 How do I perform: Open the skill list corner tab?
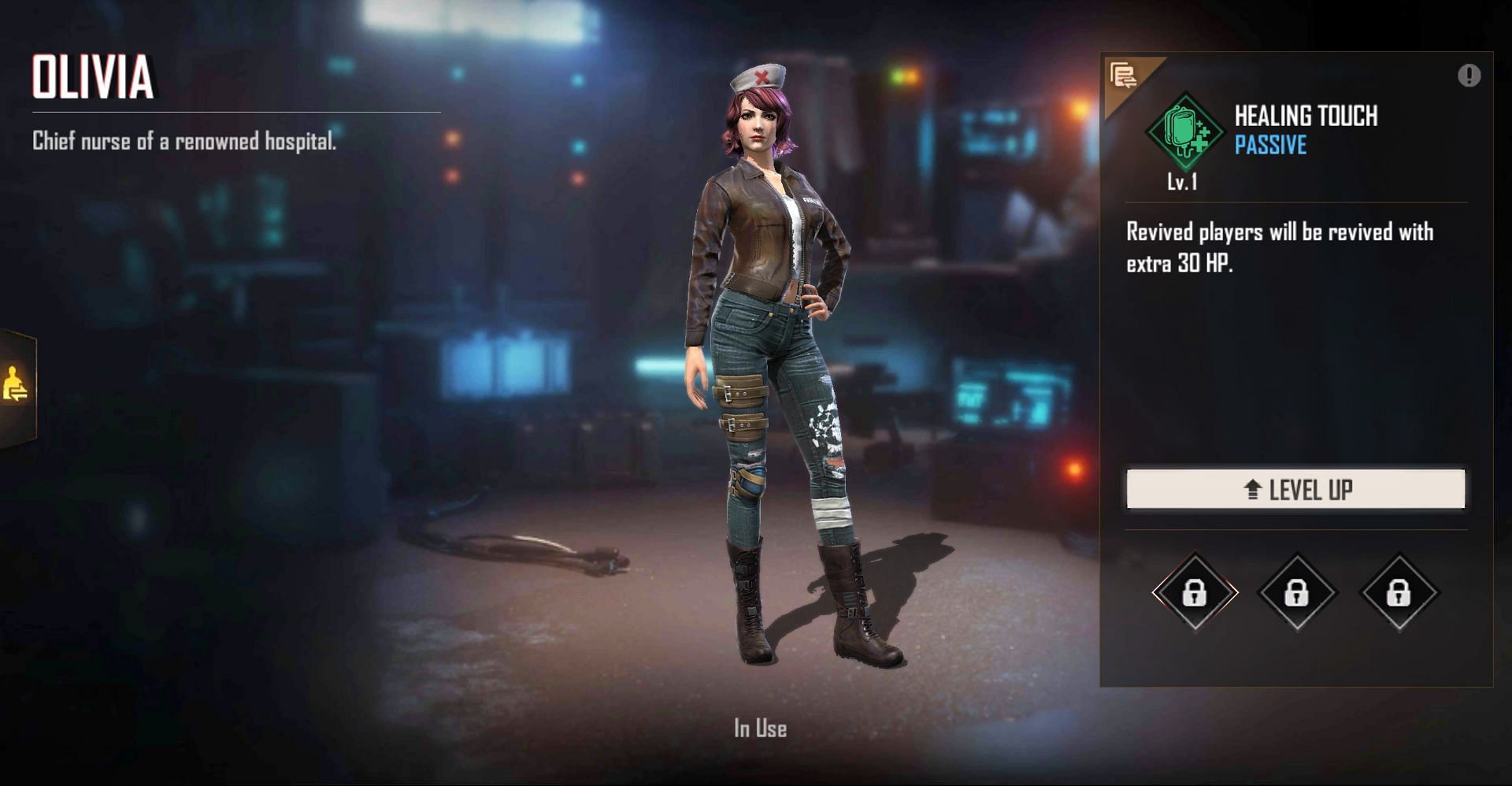1124,76
